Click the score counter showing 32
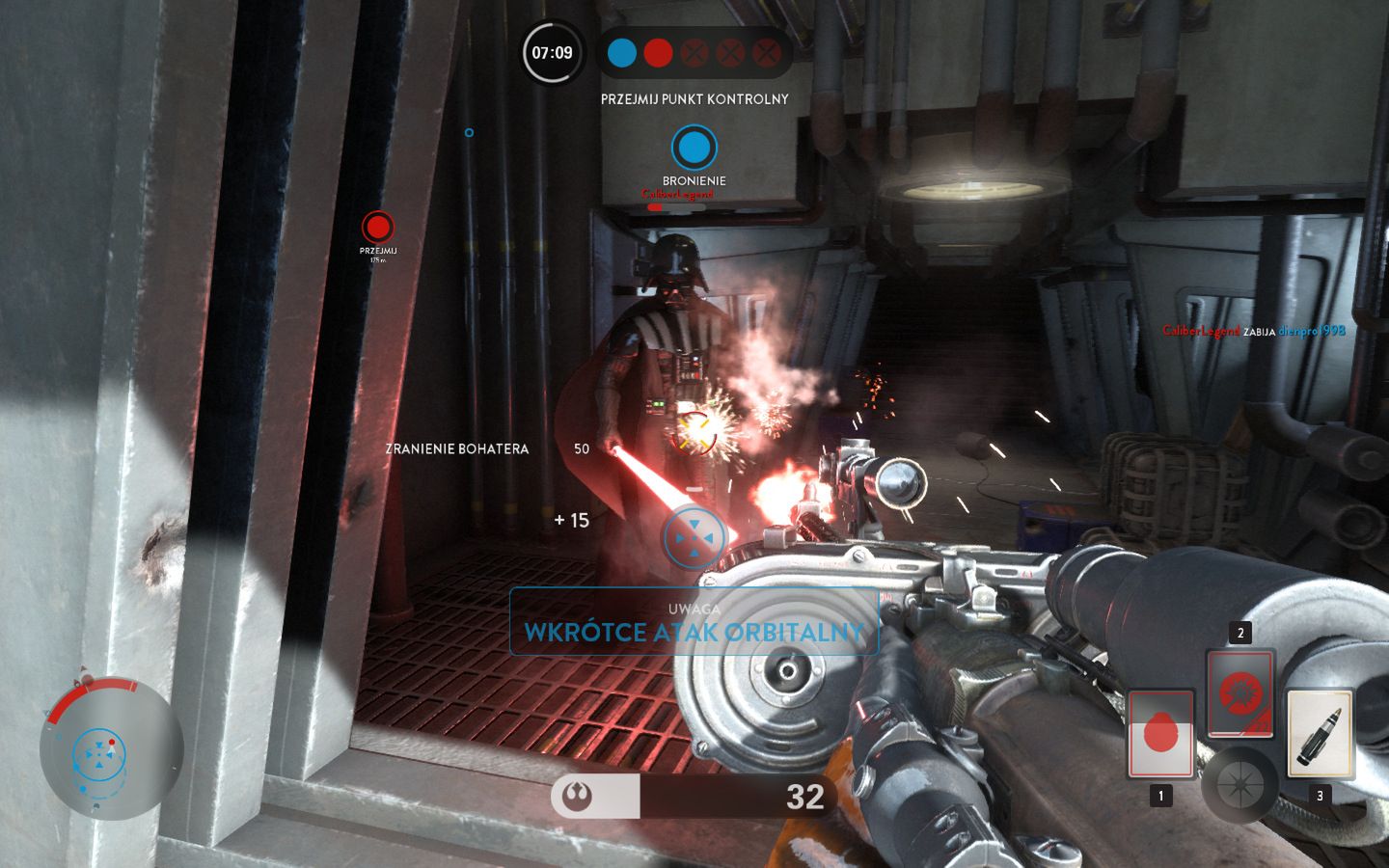The height and width of the screenshot is (868, 1389). pos(805,798)
